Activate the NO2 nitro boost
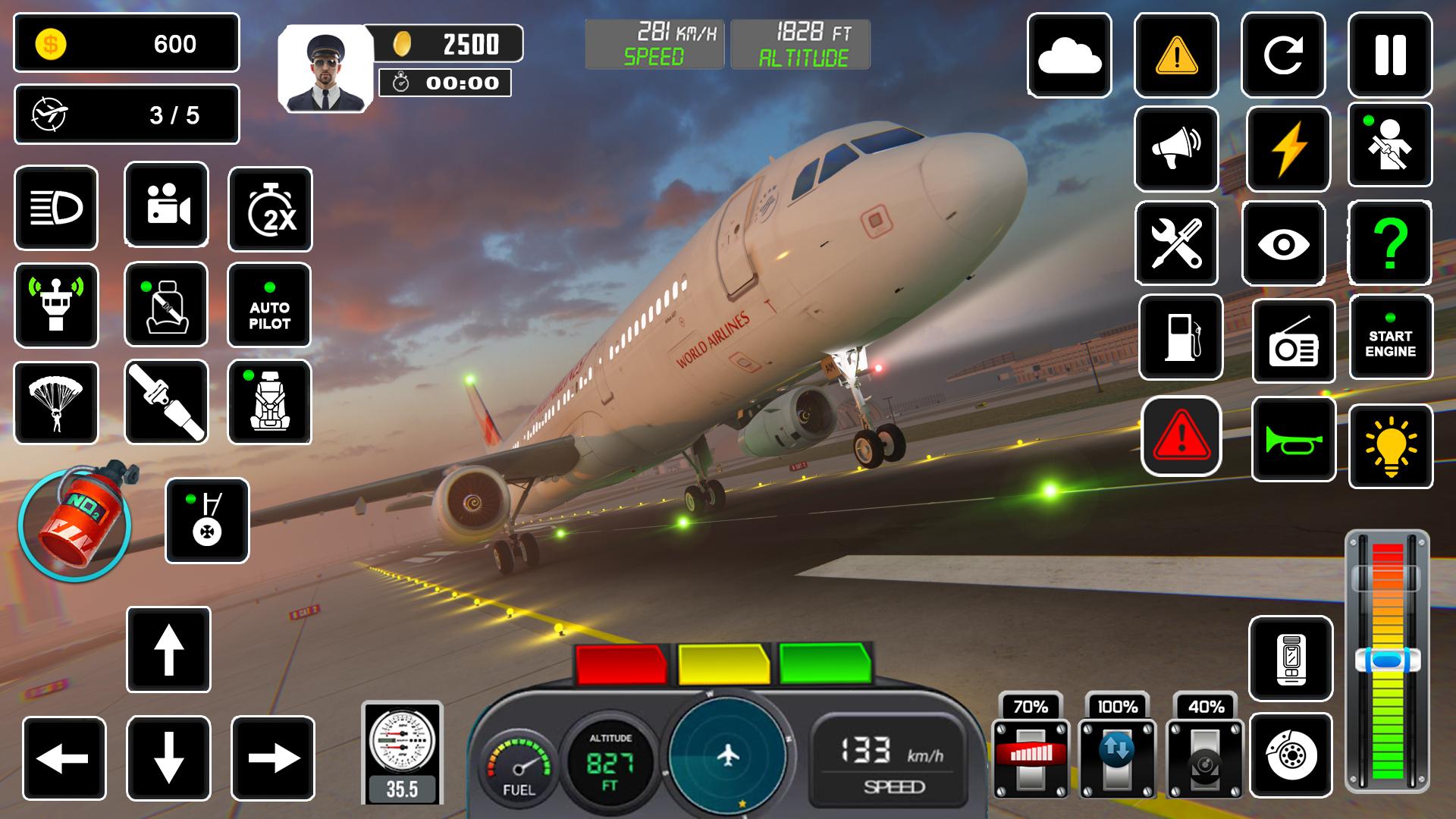 [x=76, y=523]
